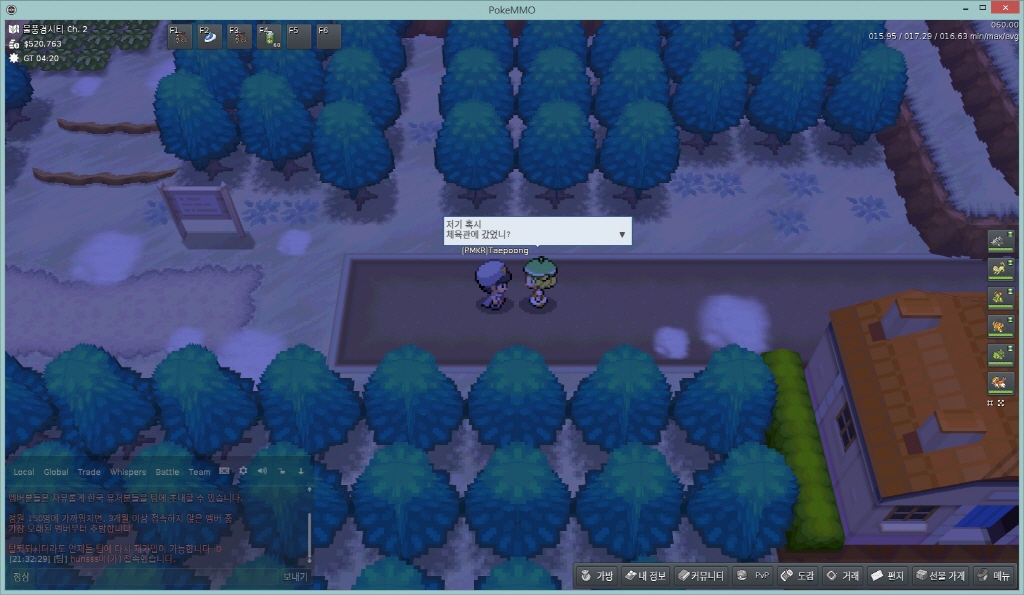
Task: Open chat settings gear icon
Action: [x=243, y=471]
